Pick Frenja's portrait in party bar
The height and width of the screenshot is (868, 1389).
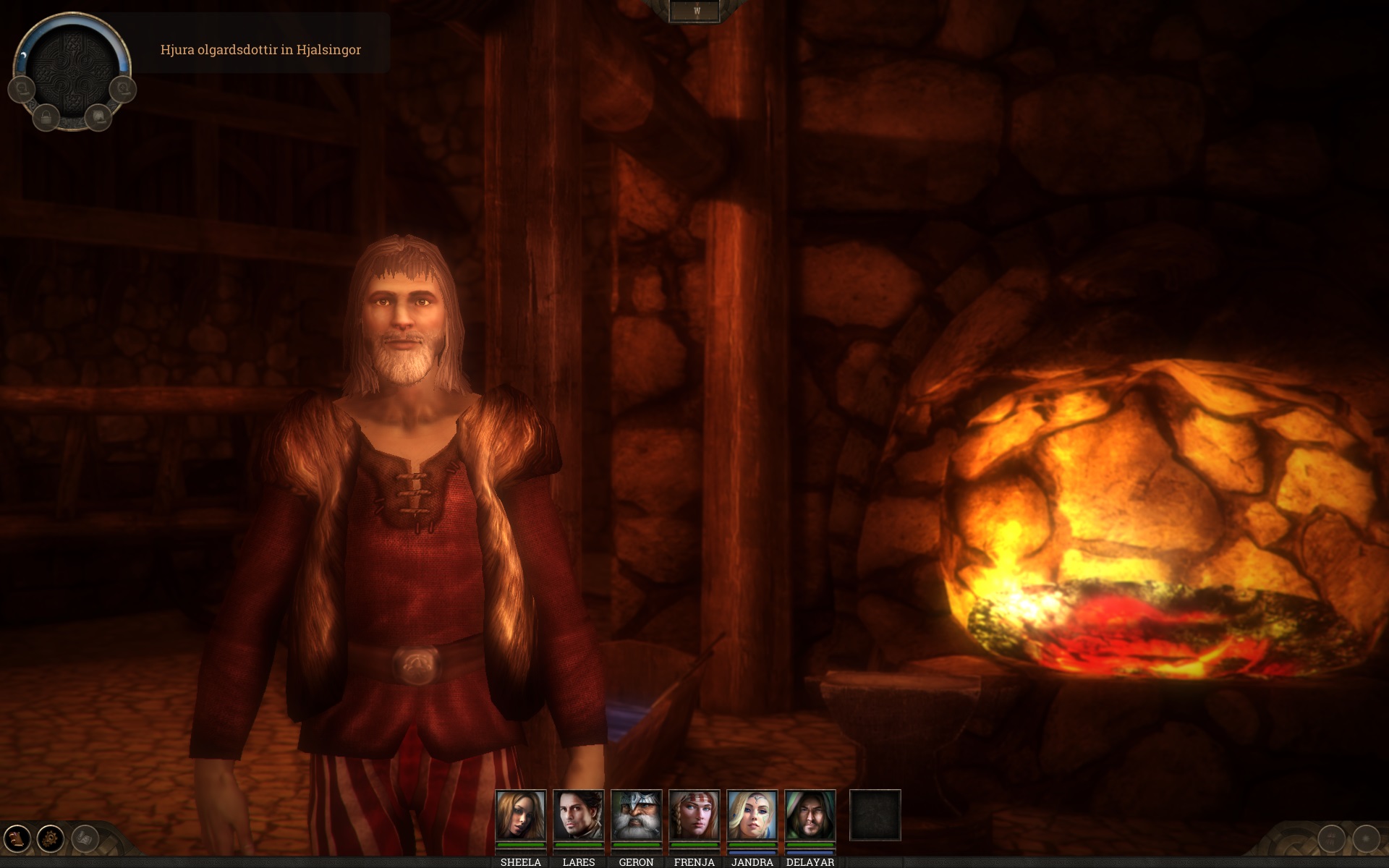pyautogui.click(x=694, y=815)
